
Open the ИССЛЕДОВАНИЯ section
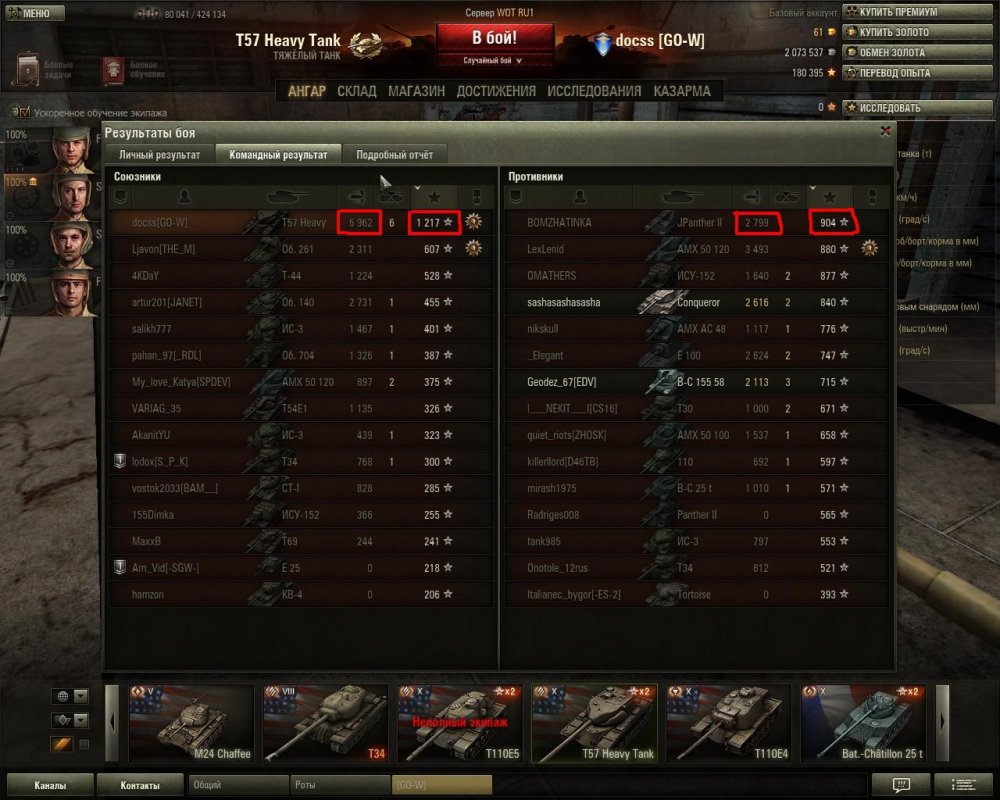click(x=594, y=91)
